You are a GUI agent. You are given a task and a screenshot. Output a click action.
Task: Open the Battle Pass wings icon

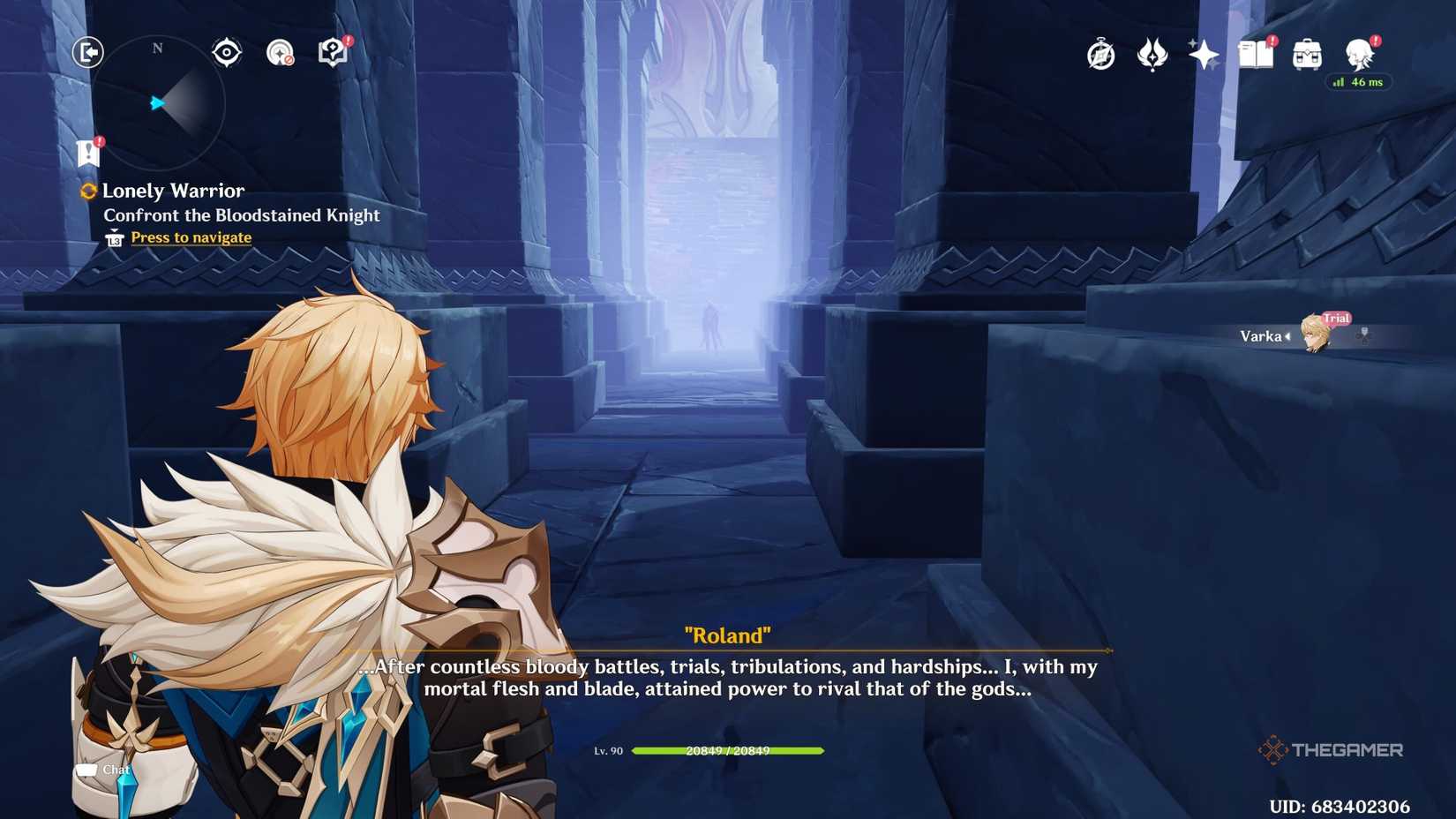[1152, 55]
